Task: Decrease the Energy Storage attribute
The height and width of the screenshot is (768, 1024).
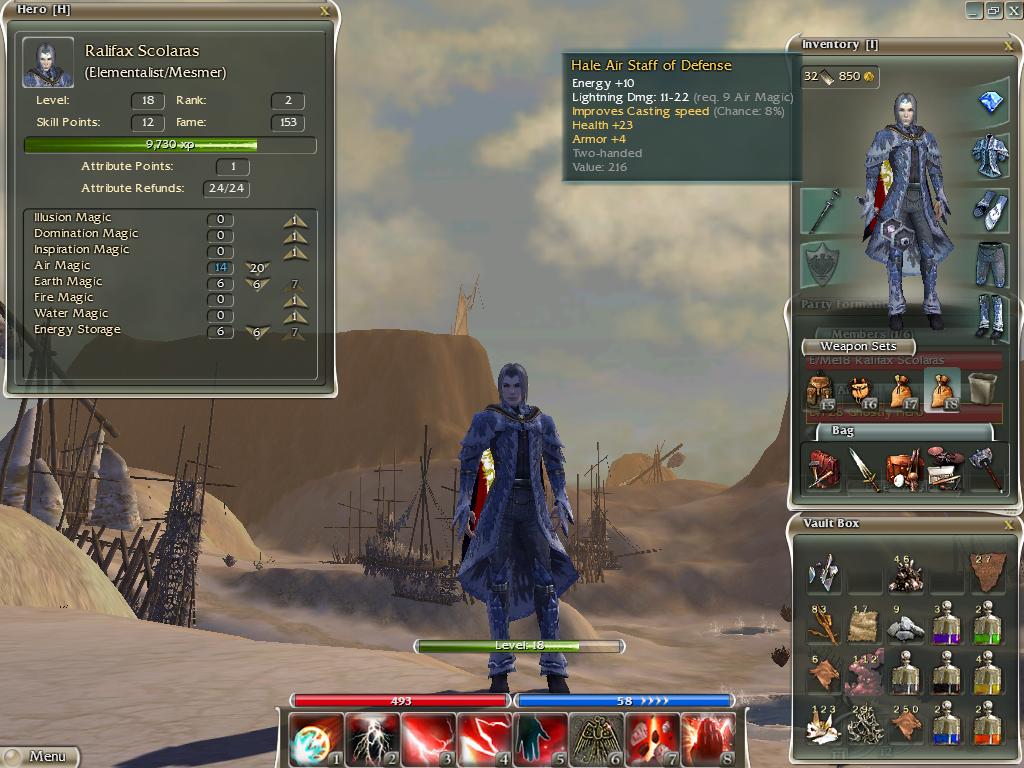Action: 257,333
